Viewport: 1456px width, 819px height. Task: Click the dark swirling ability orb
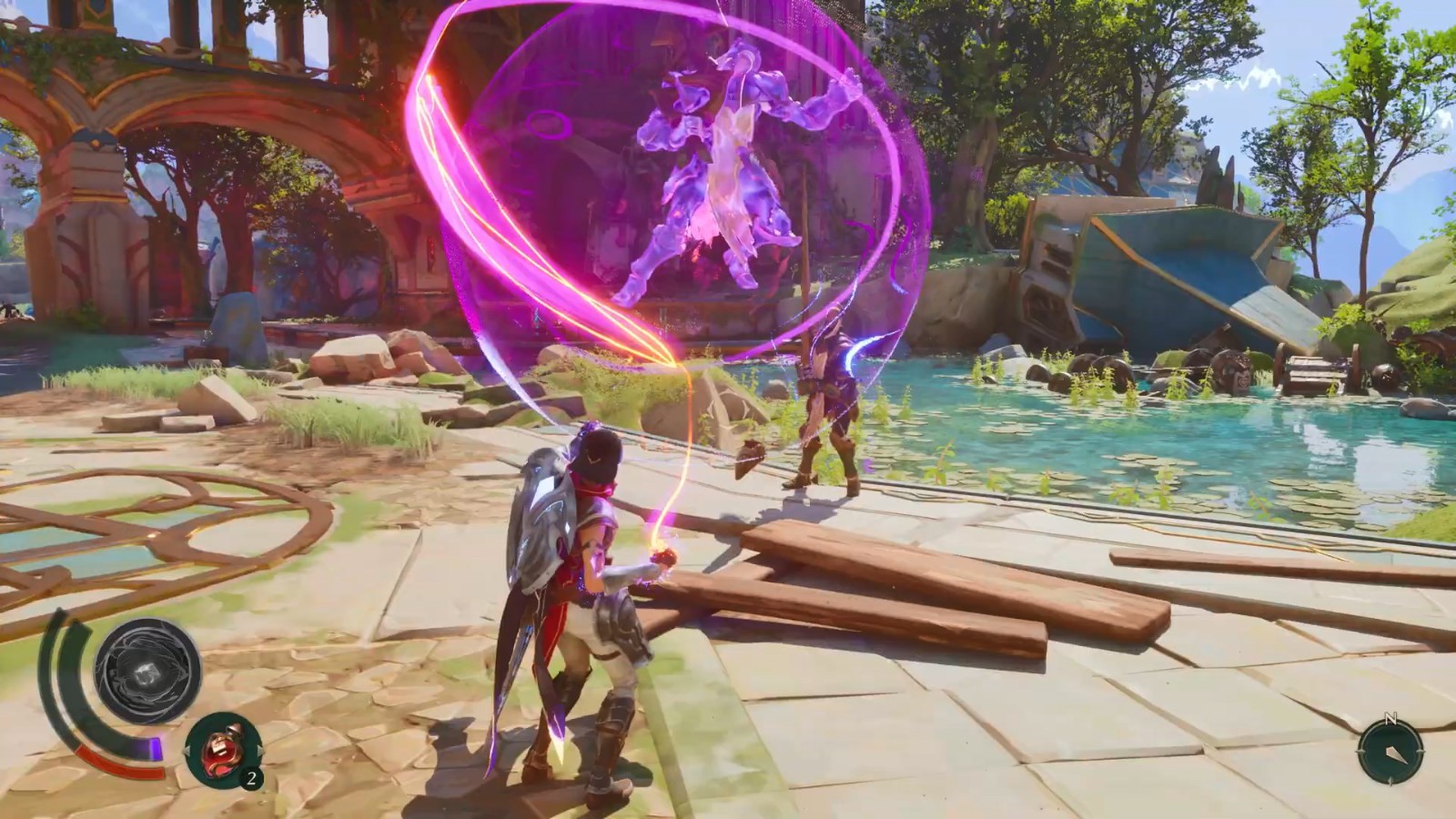[x=147, y=672]
